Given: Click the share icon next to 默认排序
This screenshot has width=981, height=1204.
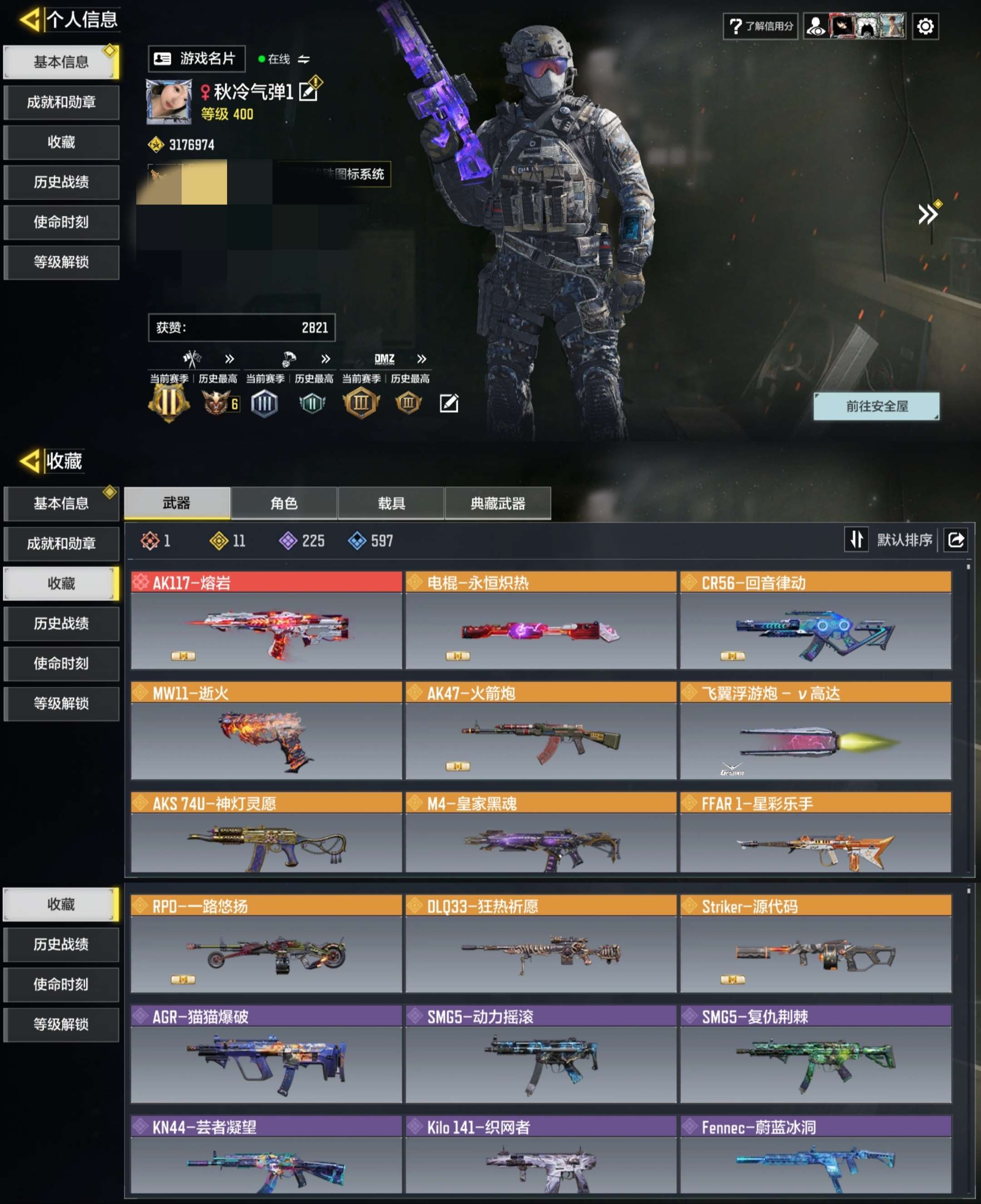Looking at the screenshot, I should click(956, 540).
